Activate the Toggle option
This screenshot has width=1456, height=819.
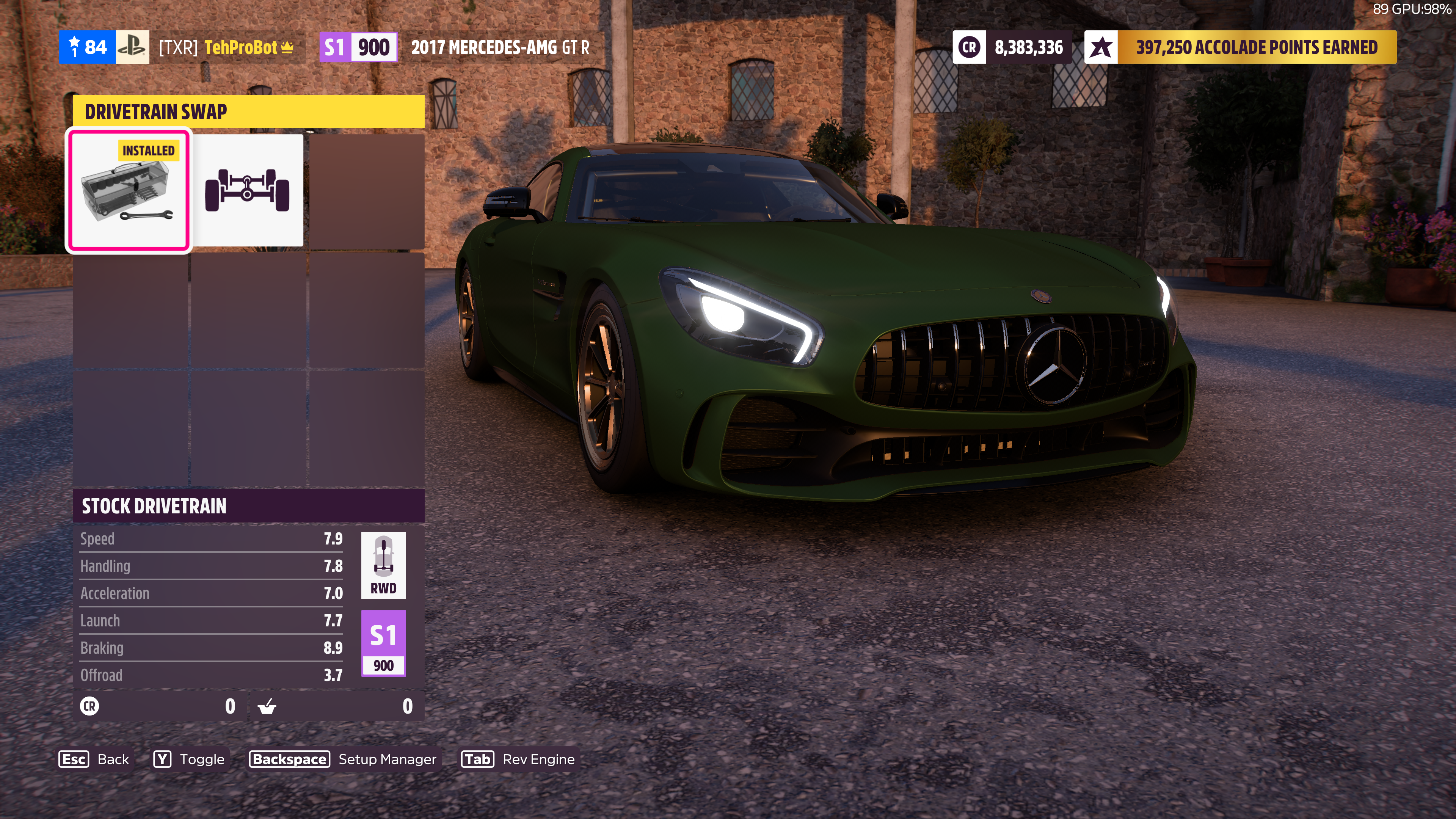tap(189, 759)
